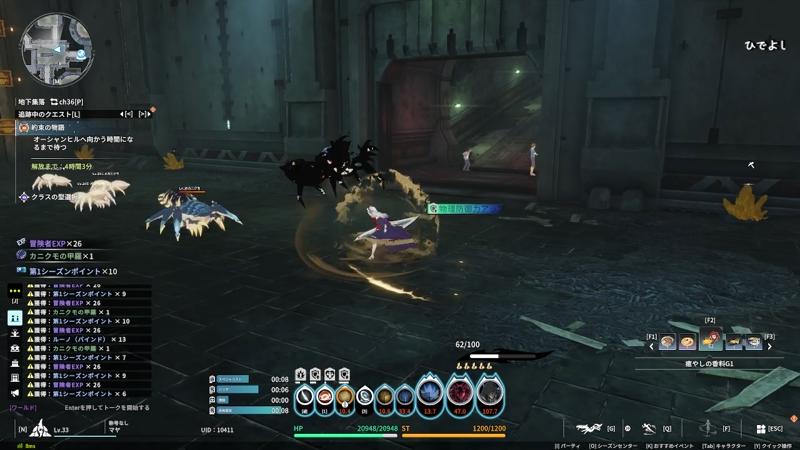Activate the red dark orb skill
Image resolution: width=800 pixels, height=450 pixels.
point(460,391)
